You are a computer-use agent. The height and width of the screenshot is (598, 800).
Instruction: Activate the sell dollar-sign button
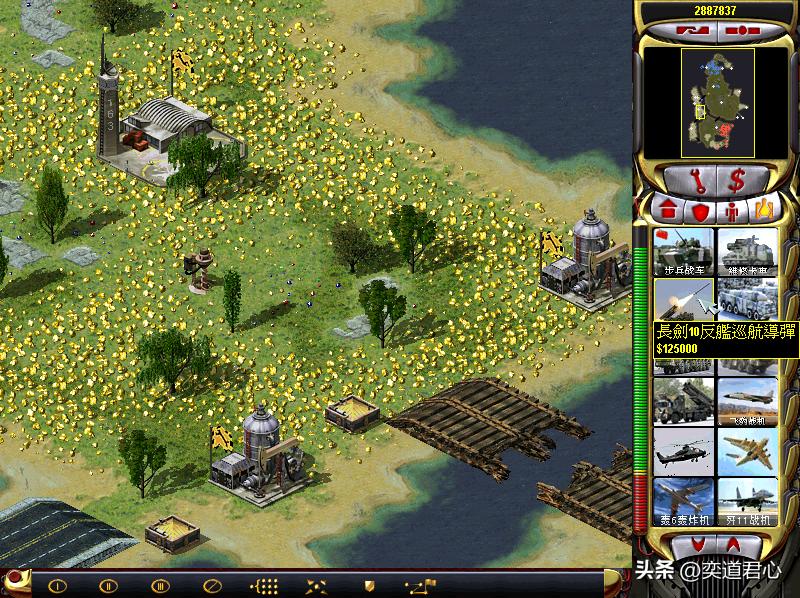pos(737,181)
